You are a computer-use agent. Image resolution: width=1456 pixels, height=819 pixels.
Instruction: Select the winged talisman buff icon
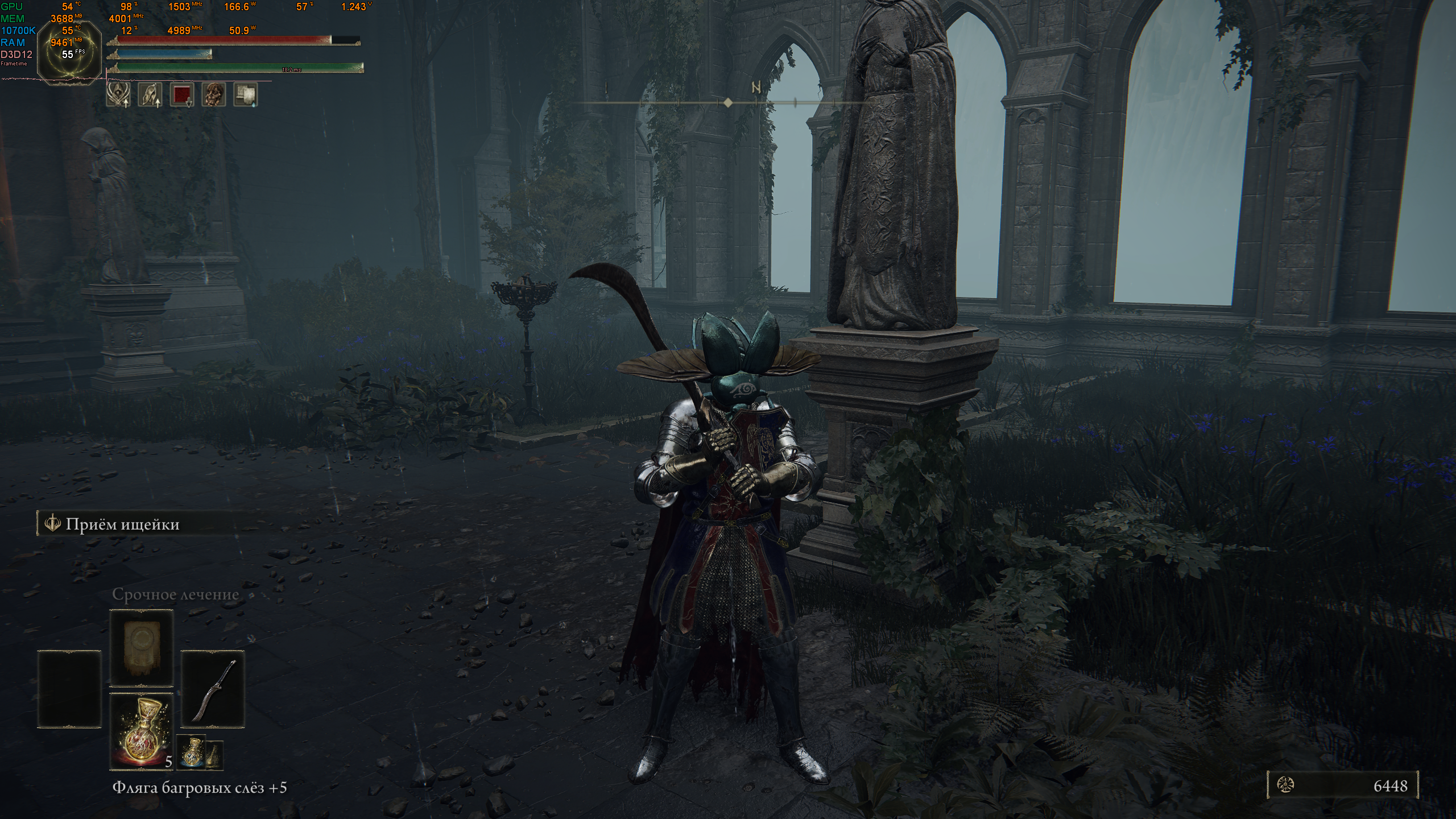tap(150, 94)
